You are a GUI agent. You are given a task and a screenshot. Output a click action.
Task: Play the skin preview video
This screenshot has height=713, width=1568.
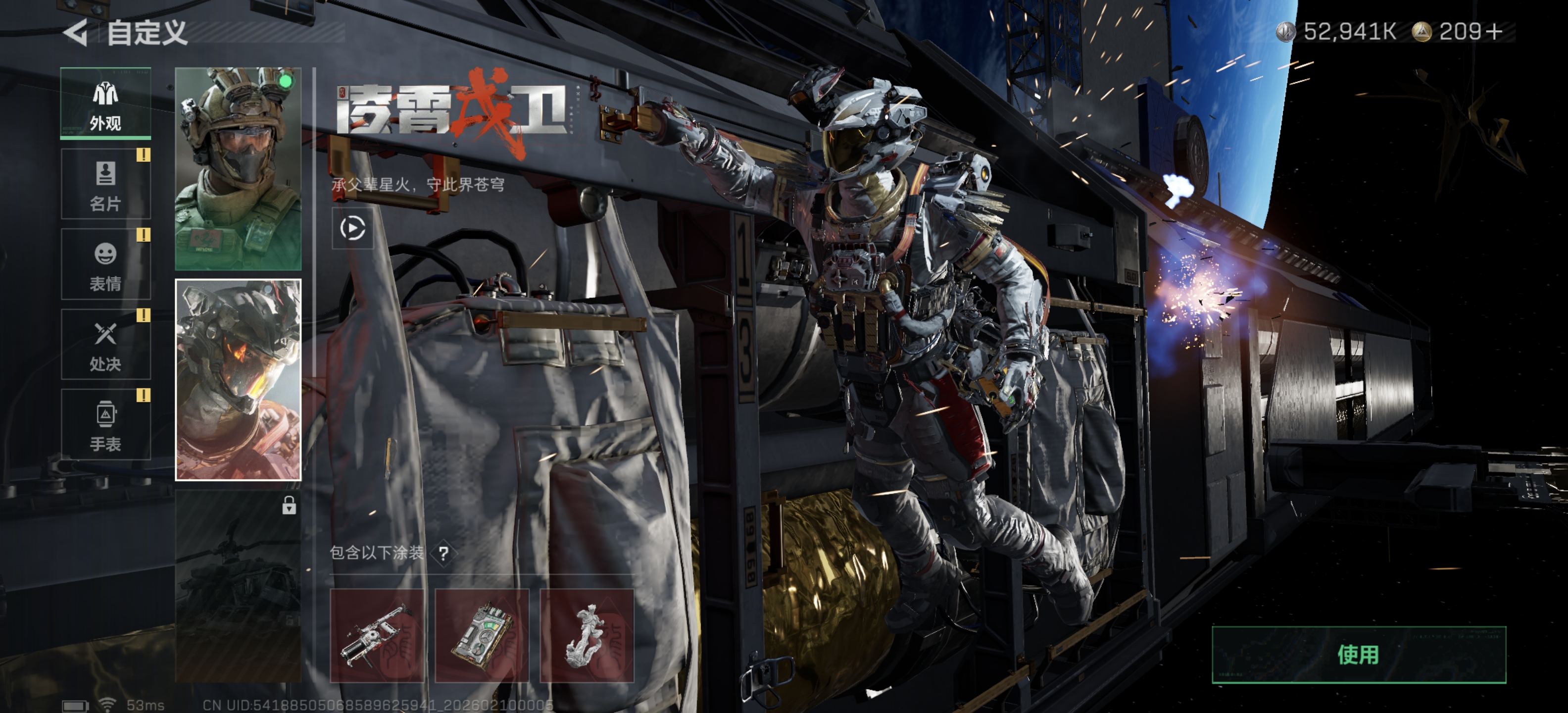352,228
